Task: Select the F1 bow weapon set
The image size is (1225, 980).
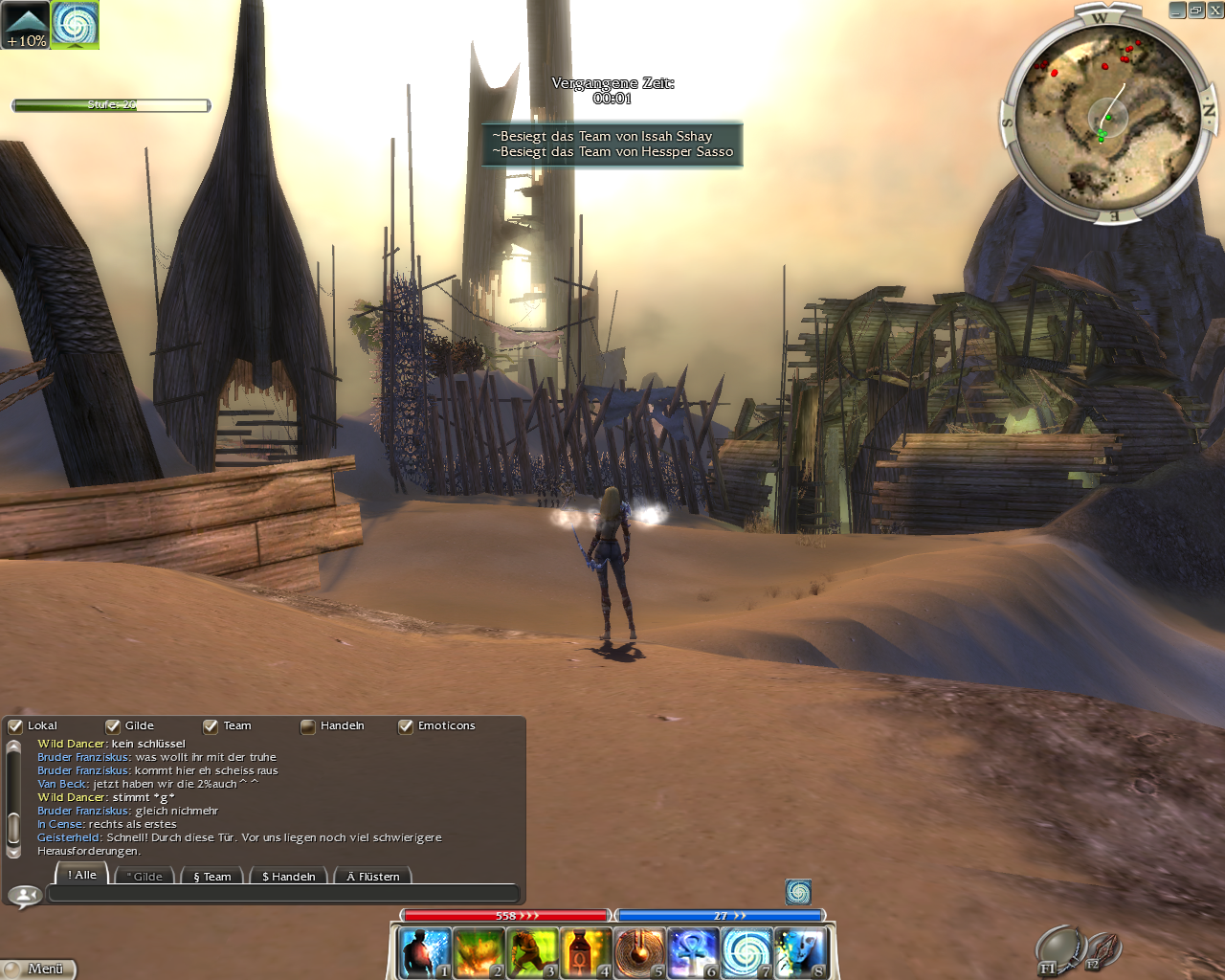Action: pyautogui.click(x=1058, y=949)
